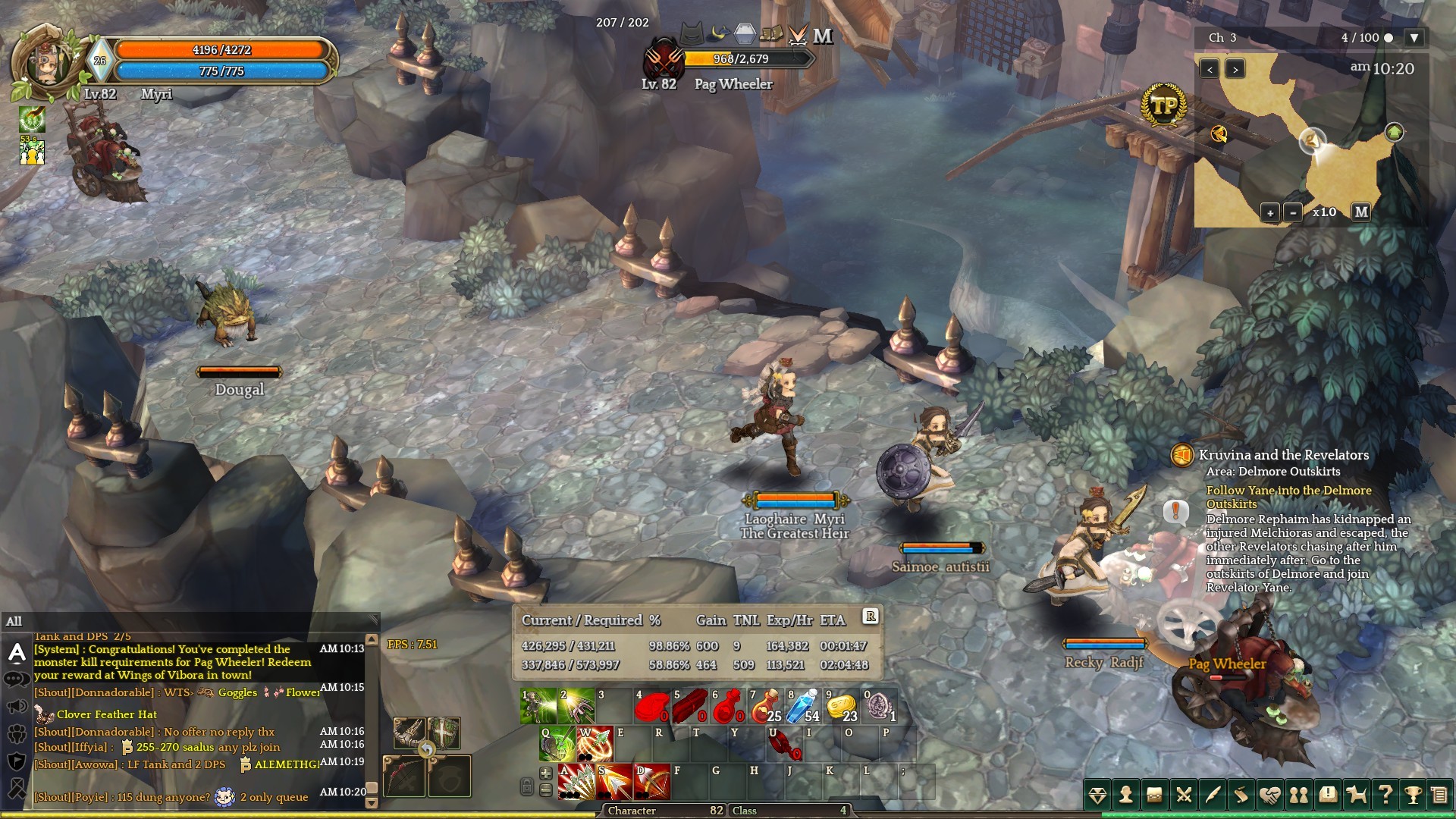Open the full map with M button
The width and height of the screenshot is (1456, 819).
click(1361, 212)
